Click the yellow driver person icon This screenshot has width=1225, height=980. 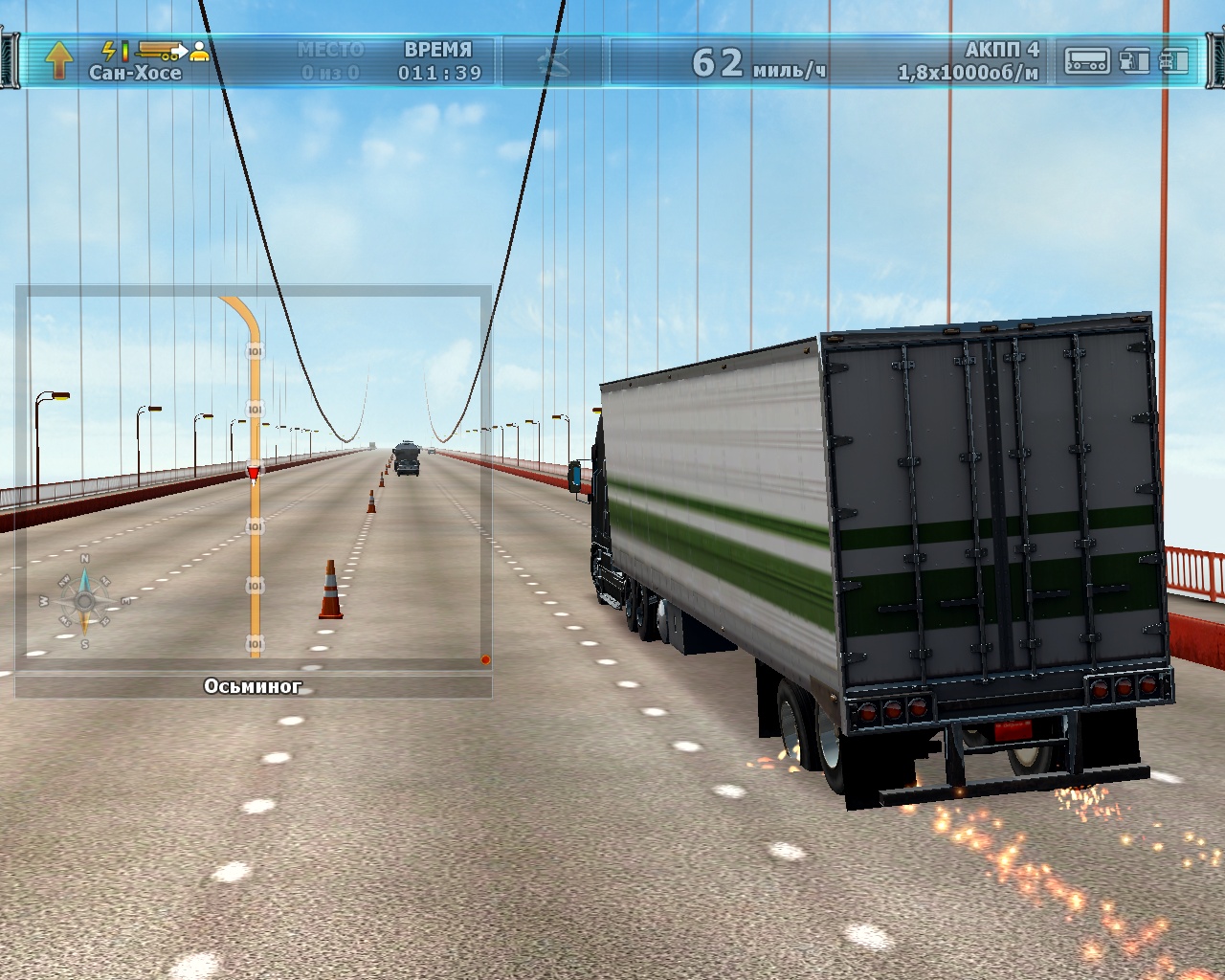(x=199, y=51)
